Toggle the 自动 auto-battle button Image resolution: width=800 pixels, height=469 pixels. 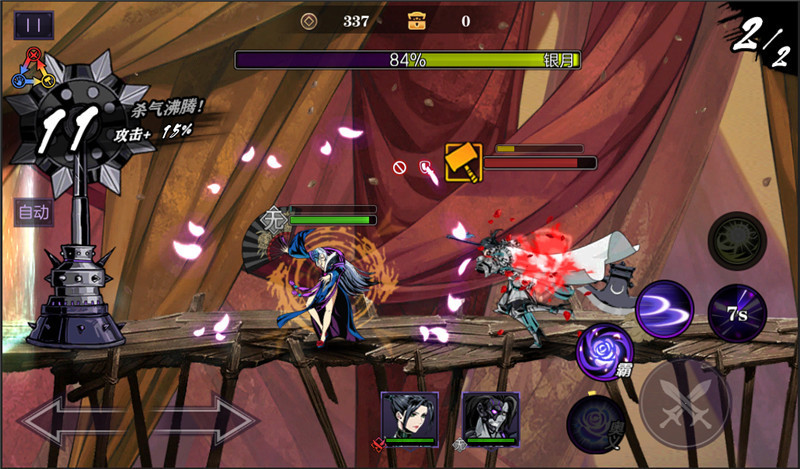(x=33, y=212)
